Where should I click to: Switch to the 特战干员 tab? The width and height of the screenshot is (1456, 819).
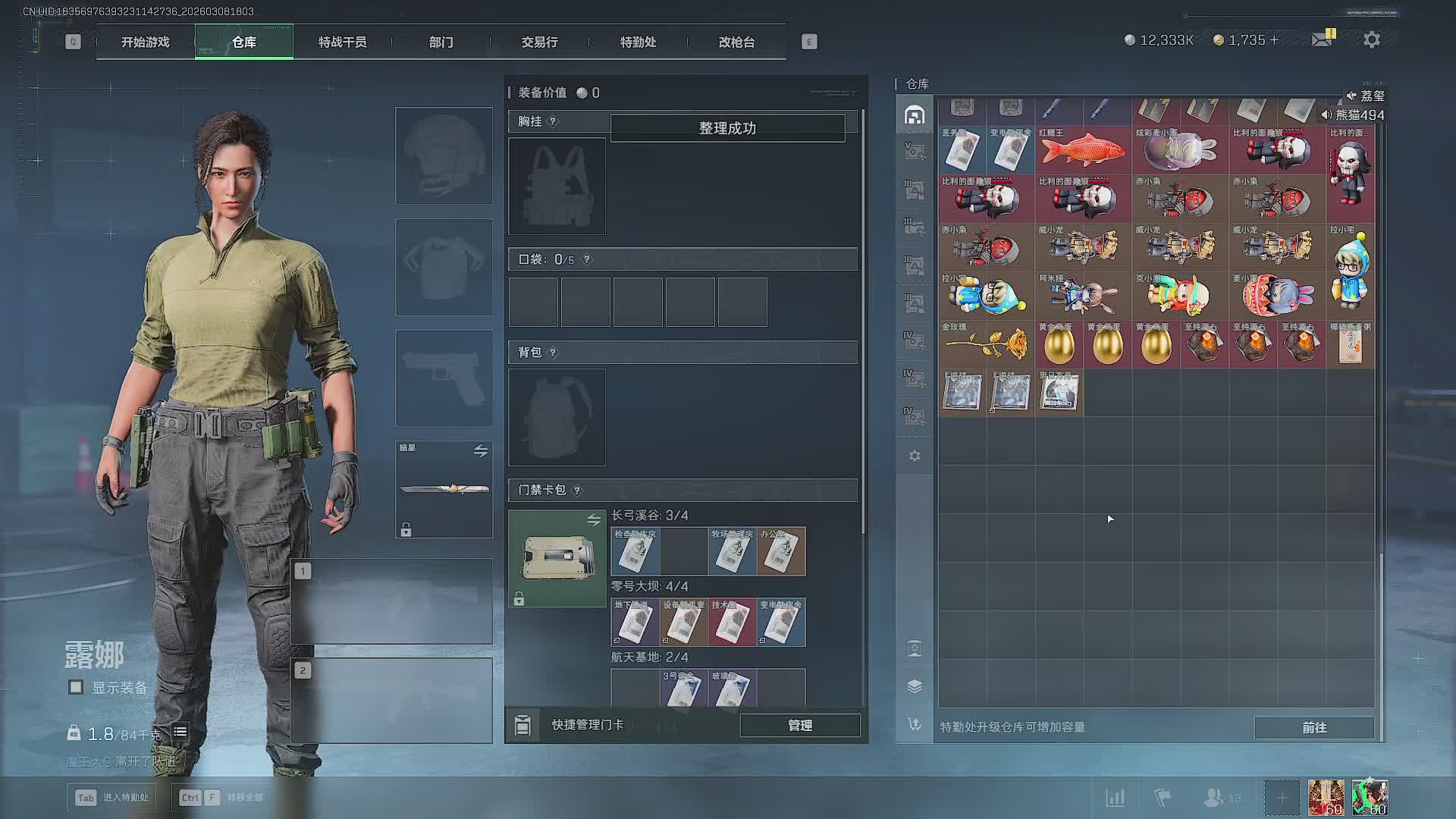(342, 42)
